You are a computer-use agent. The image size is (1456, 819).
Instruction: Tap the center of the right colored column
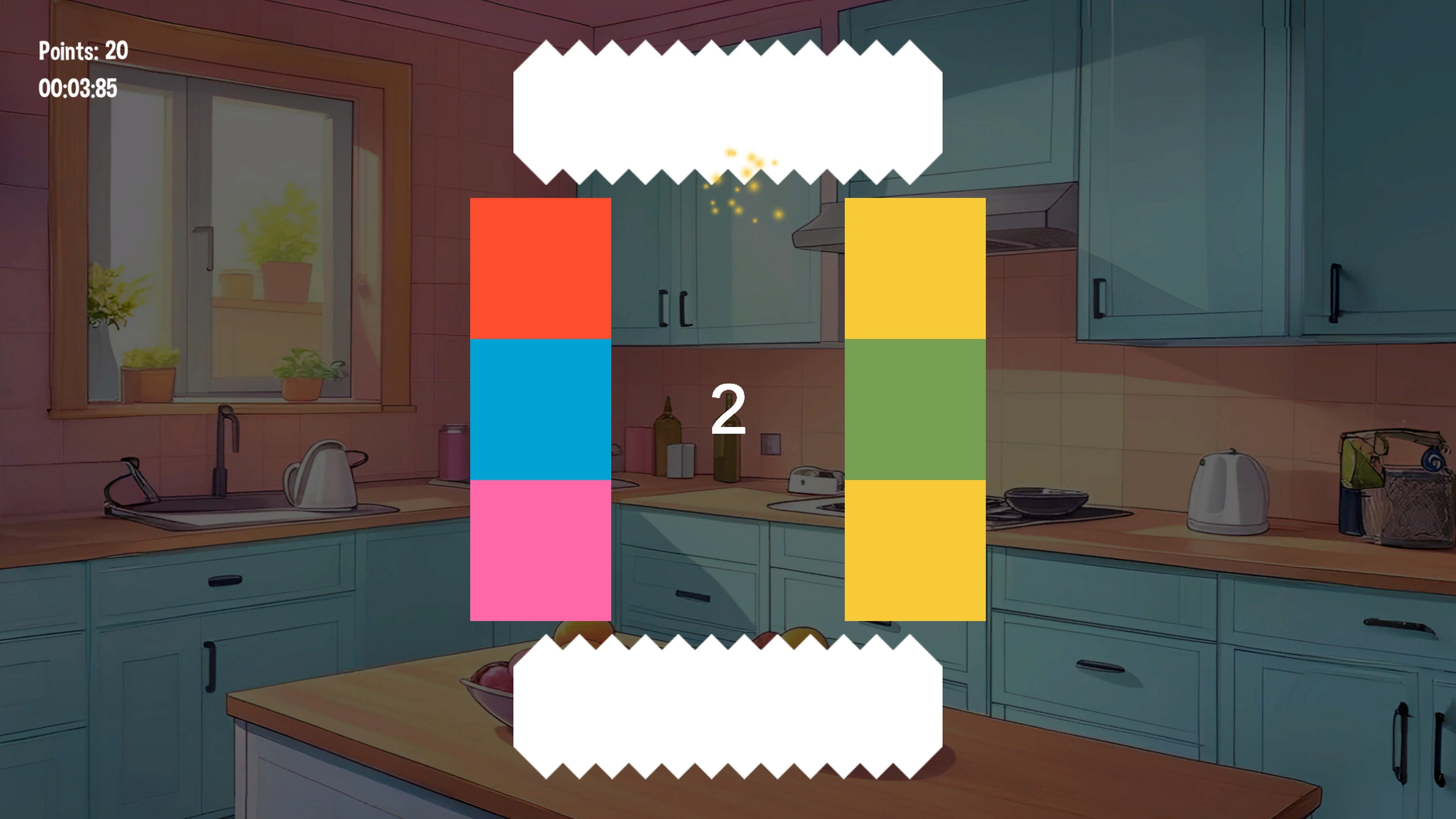(x=915, y=410)
